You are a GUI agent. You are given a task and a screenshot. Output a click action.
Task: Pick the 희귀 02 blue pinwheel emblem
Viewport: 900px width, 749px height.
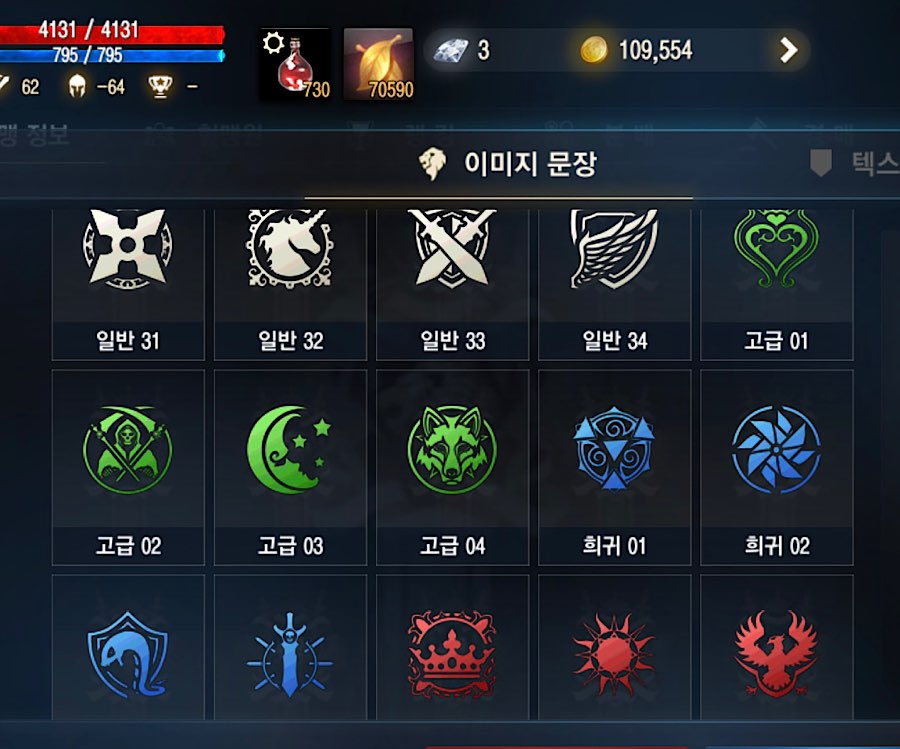click(x=776, y=467)
